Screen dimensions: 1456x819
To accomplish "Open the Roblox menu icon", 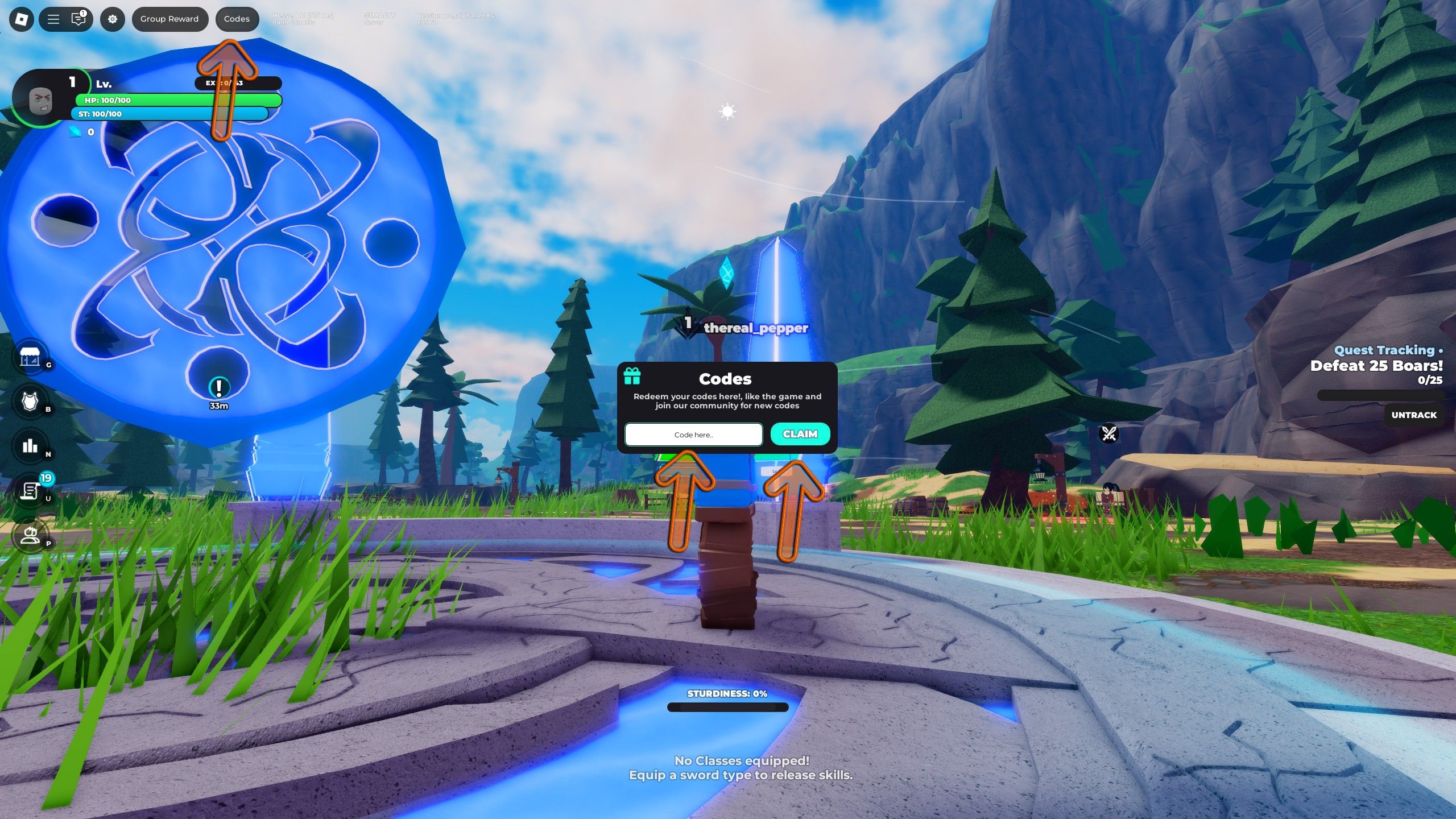I will coord(21,19).
